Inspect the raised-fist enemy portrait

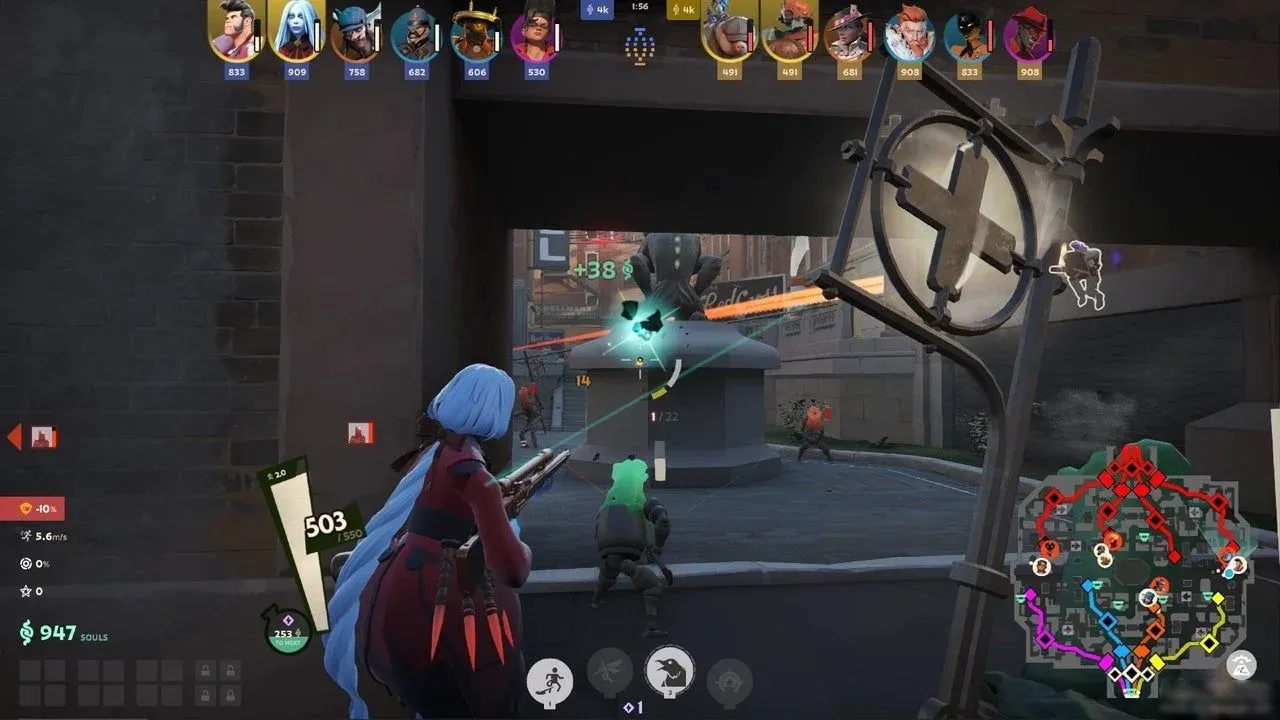tap(728, 34)
